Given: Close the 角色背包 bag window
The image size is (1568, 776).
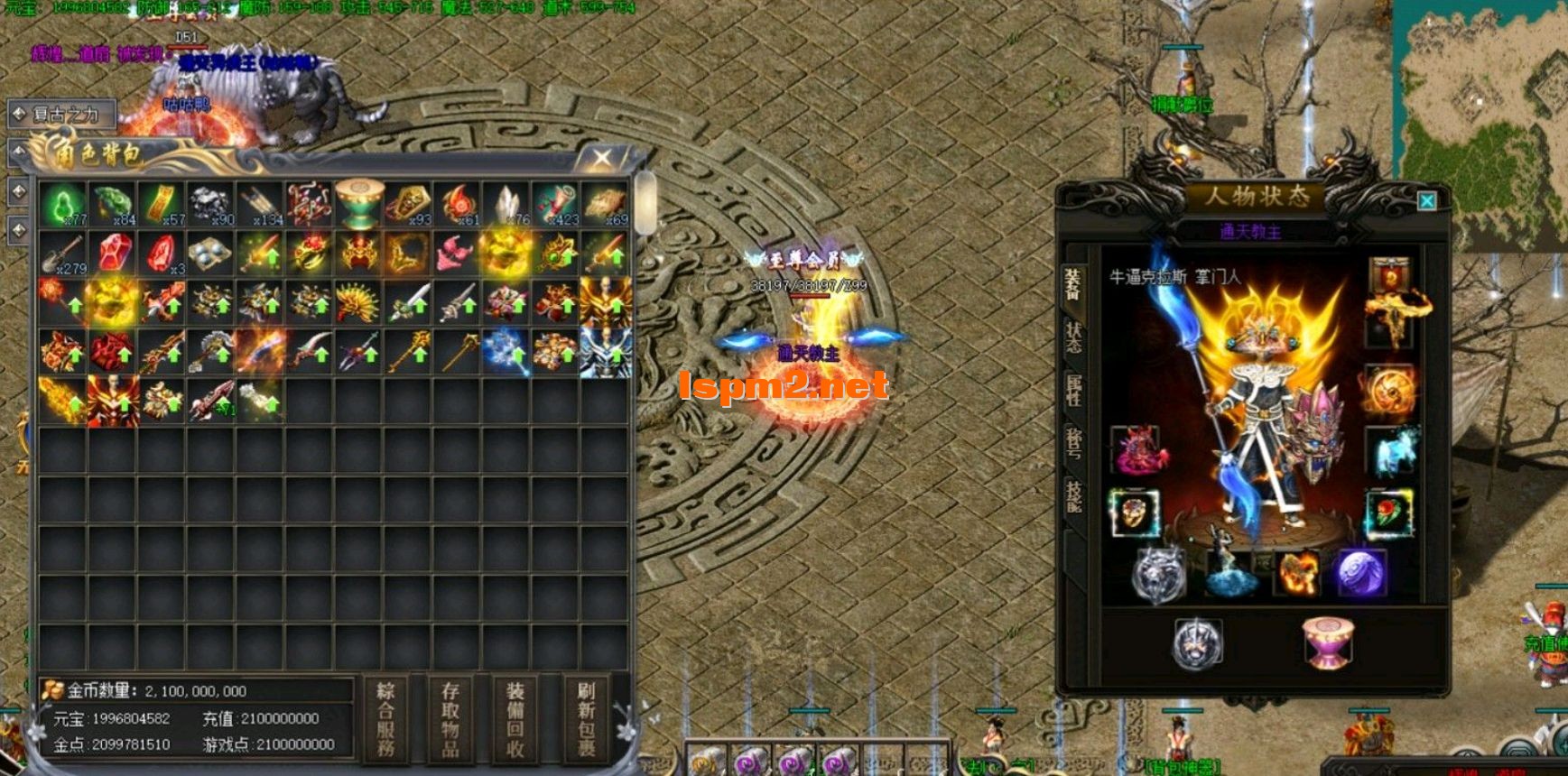Looking at the screenshot, I should coord(602,159).
